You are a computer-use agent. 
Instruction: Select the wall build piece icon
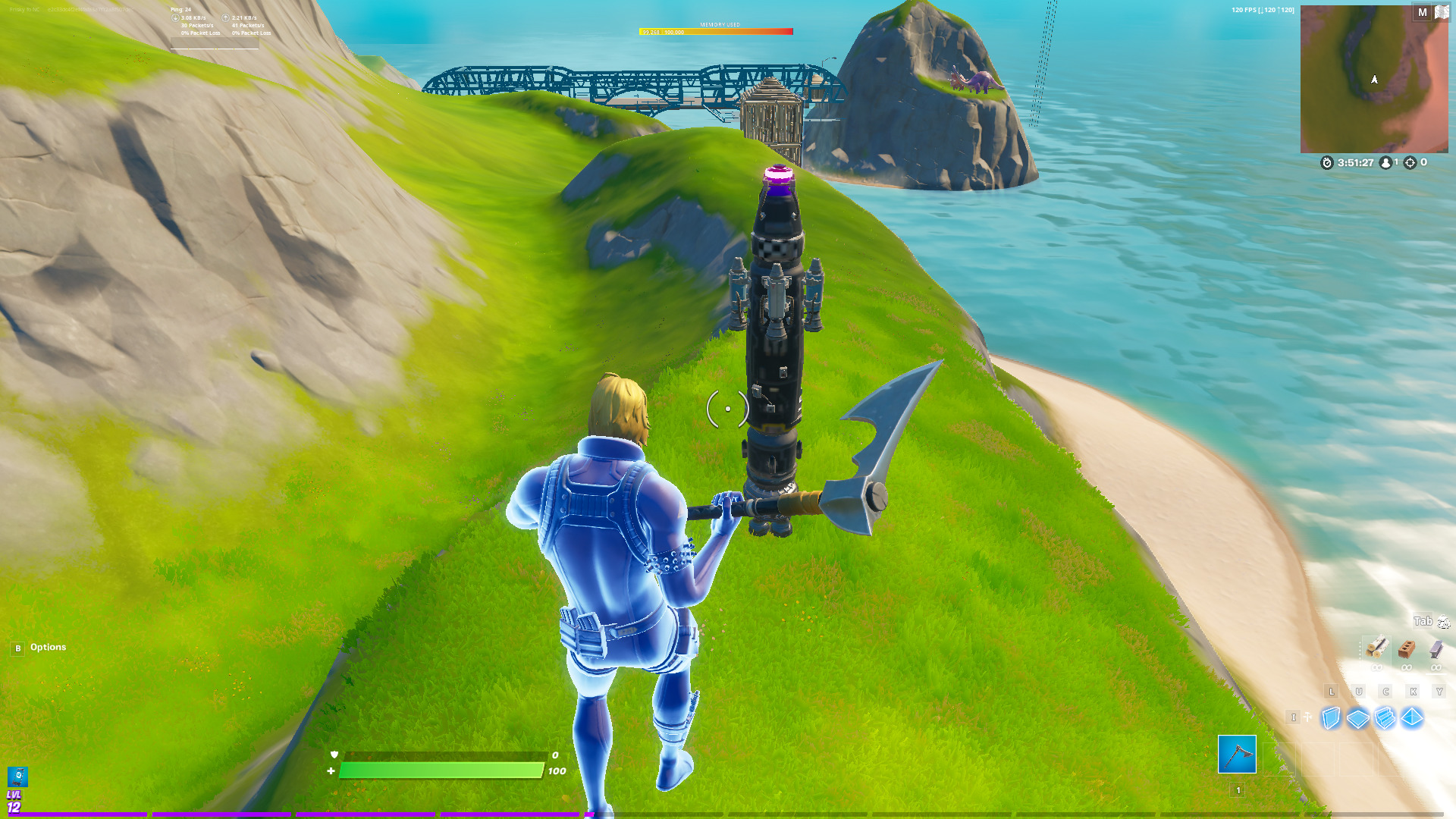(1332, 717)
